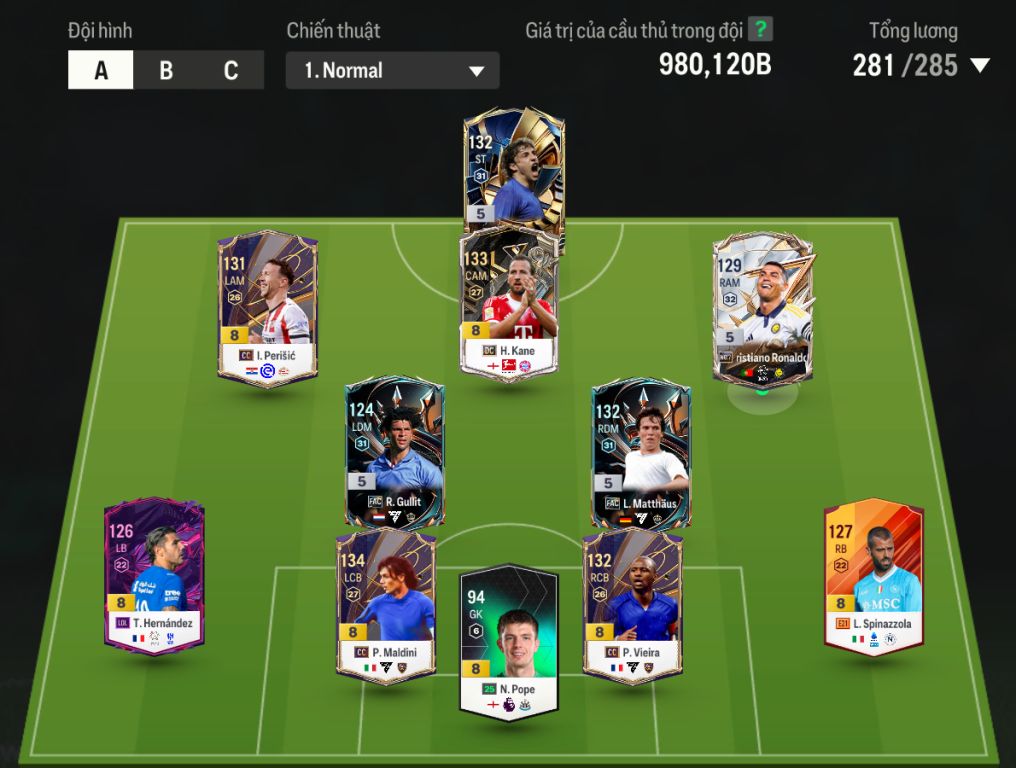The width and height of the screenshot is (1016, 768).
Task: Select R. Gullit's LDM card
Action: point(394,452)
